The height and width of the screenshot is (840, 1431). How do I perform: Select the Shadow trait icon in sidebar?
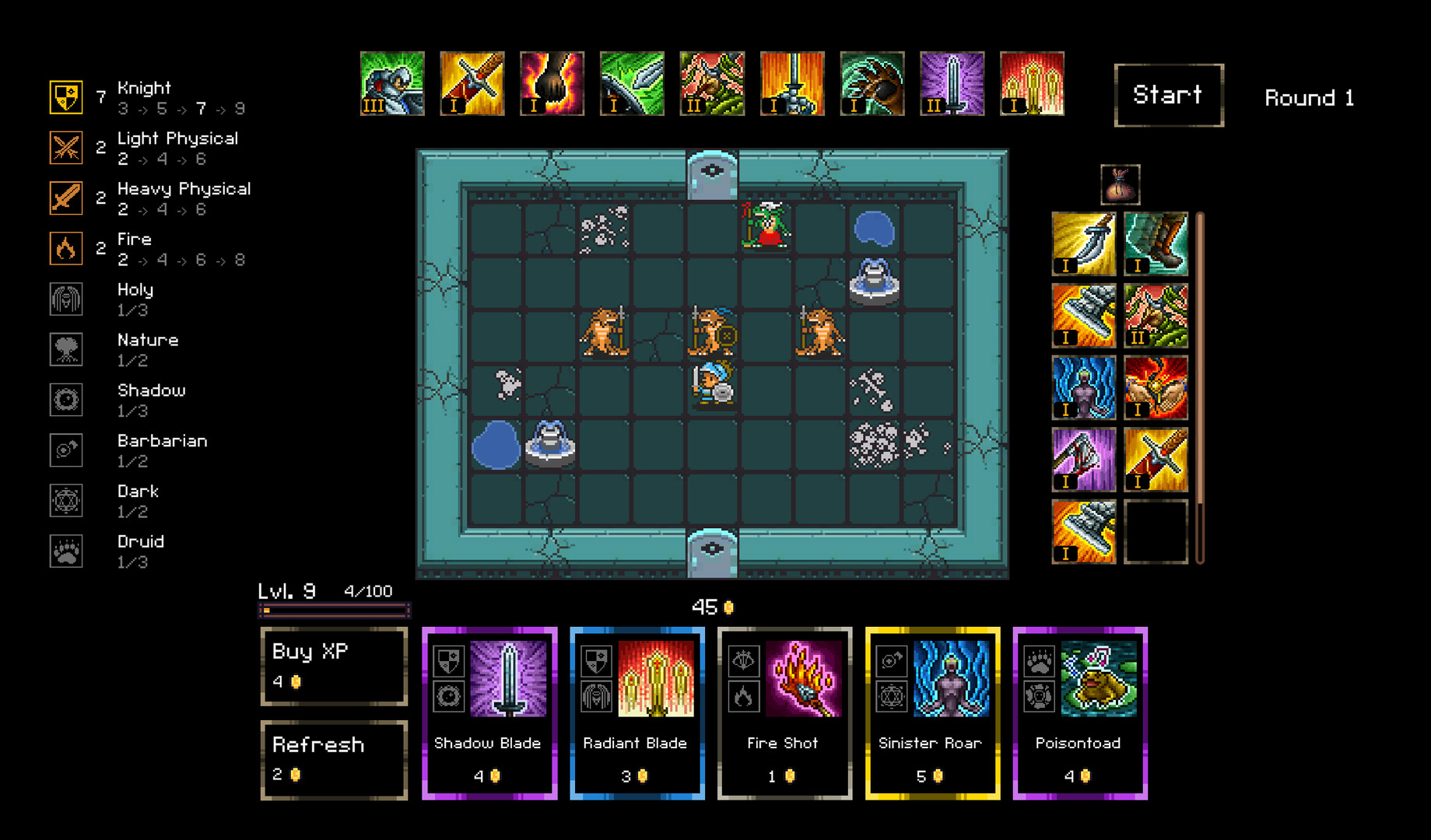(66, 399)
